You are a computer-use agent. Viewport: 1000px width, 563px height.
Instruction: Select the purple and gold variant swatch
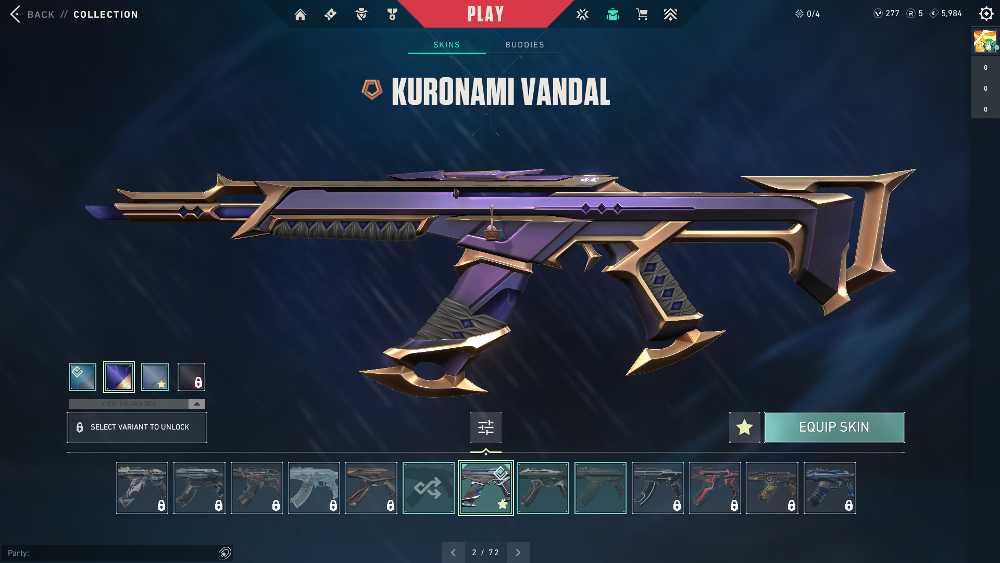click(x=119, y=377)
